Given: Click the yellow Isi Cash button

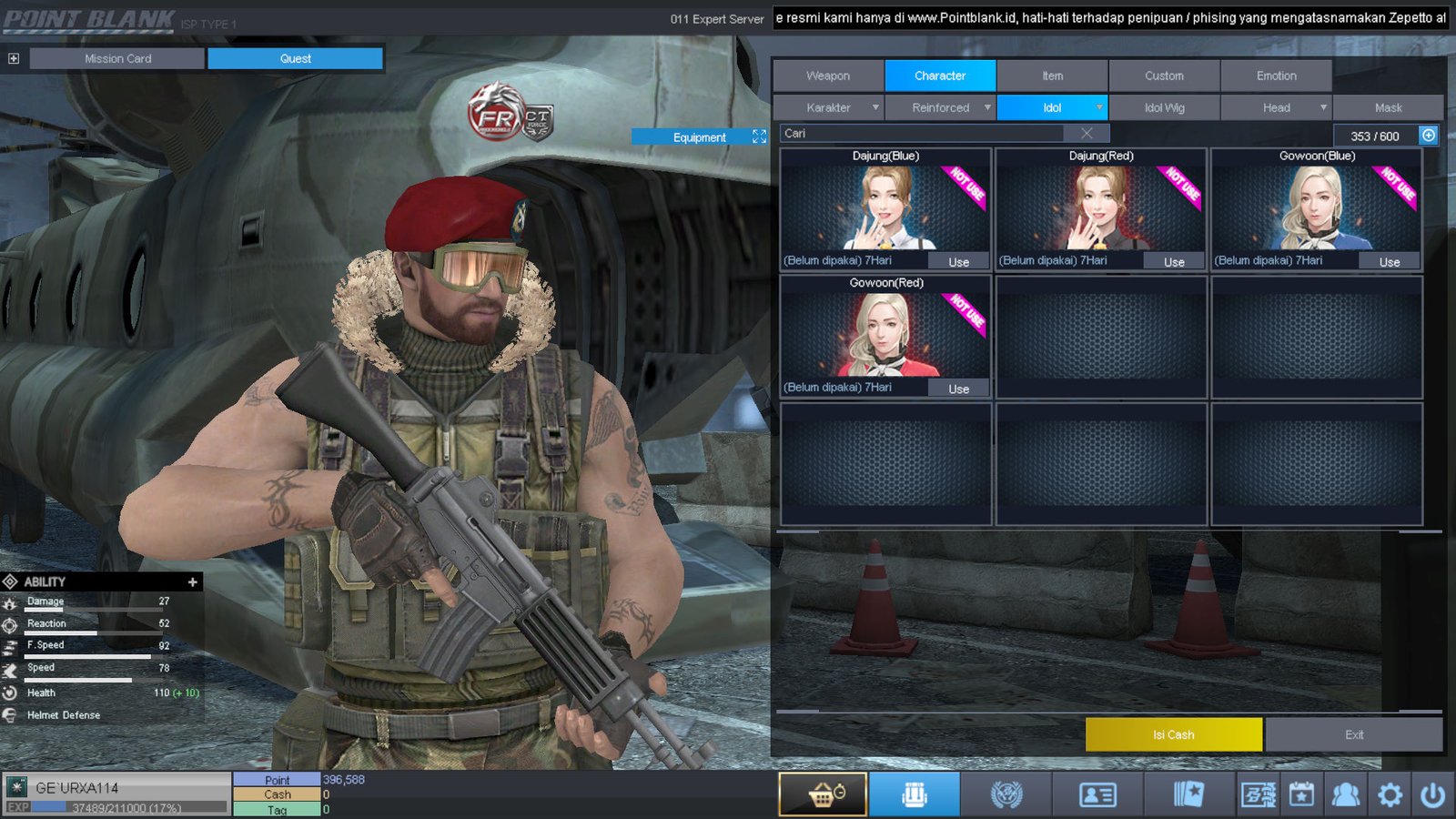Looking at the screenshot, I should click(x=1173, y=734).
